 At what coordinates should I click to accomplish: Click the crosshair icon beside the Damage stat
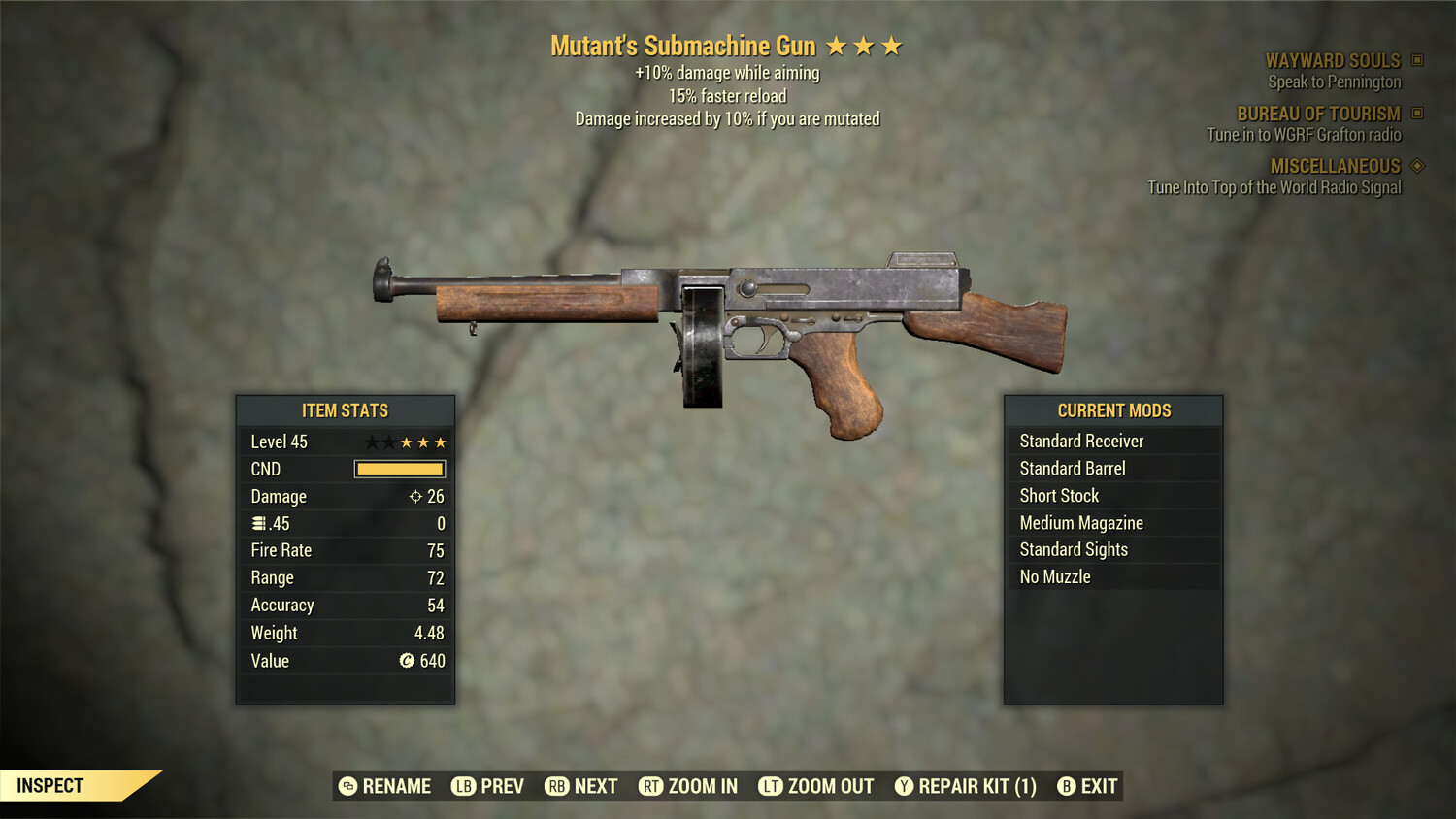tap(415, 496)
